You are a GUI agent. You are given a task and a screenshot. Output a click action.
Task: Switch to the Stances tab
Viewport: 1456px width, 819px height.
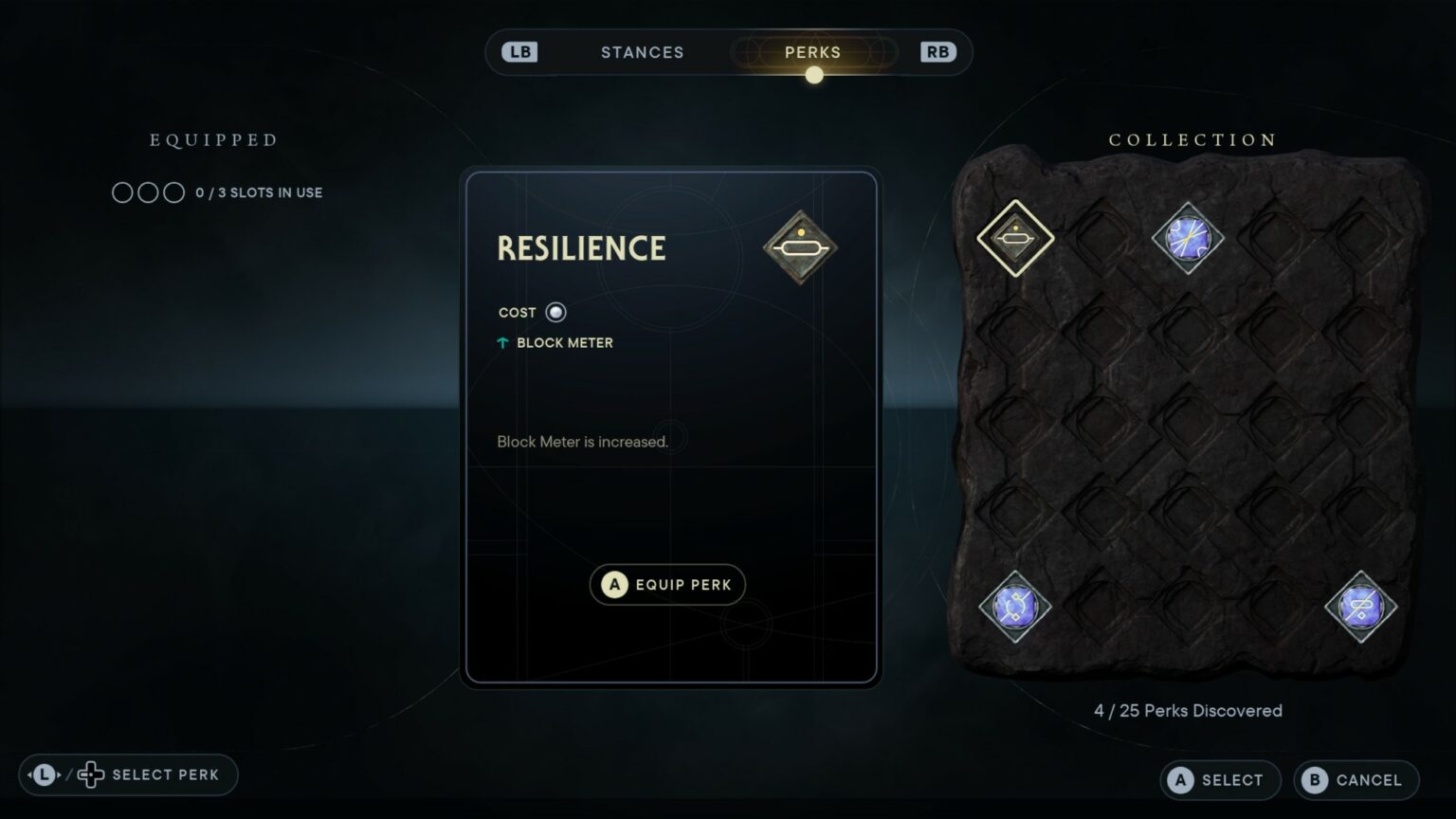(643, 52)
